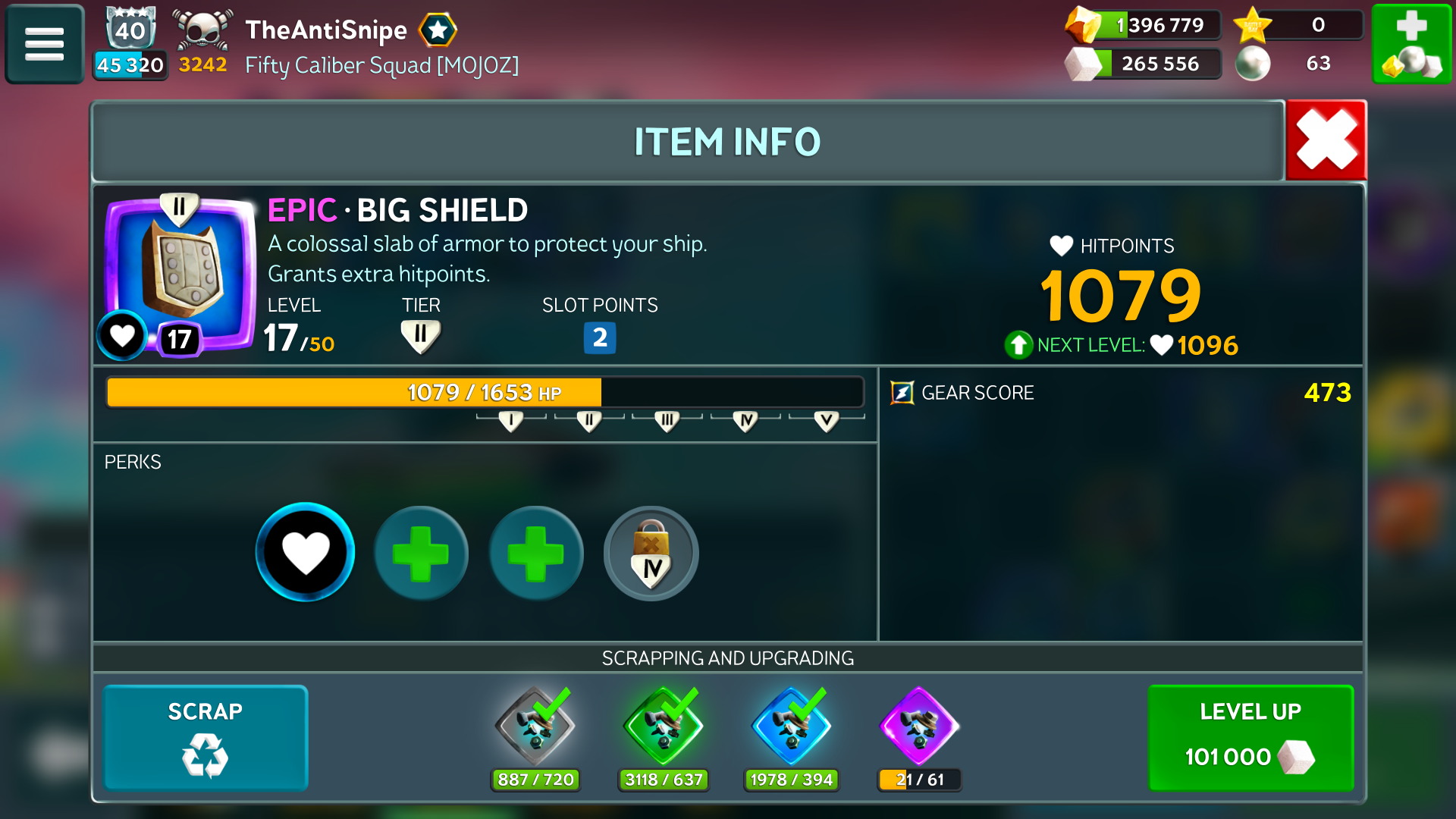Image resolution: width=1456 pixels, height=819 pixels.
Task: Open the captain level 40 badge
Action: click(130, 30)
